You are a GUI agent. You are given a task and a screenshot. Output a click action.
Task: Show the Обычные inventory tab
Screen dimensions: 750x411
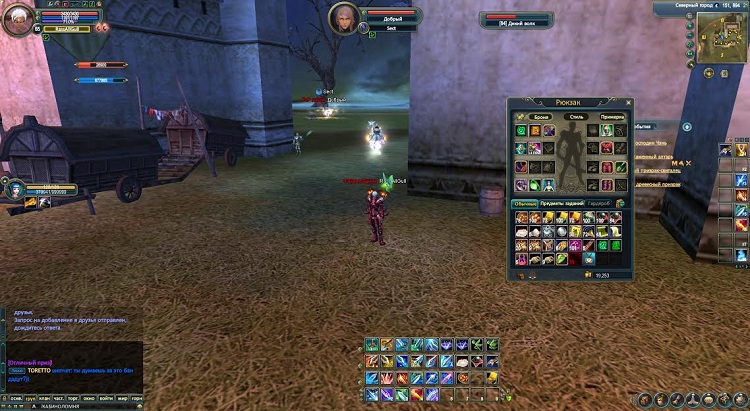526,203
